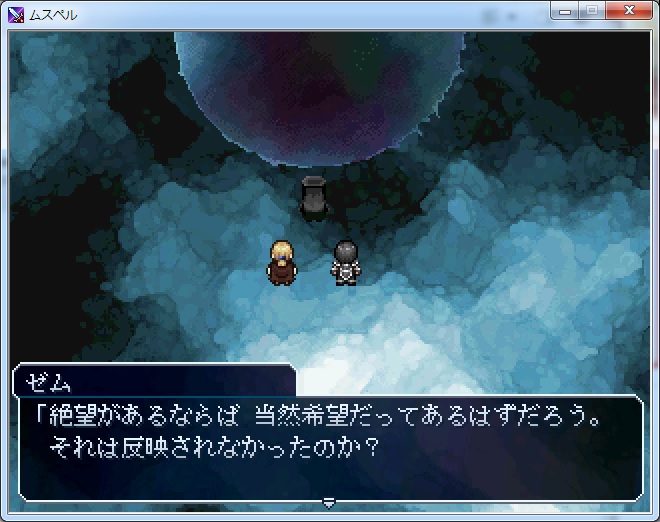Click Zem's dialogue message box
This screenshot has height=522, width=660.
click(330, 447)
